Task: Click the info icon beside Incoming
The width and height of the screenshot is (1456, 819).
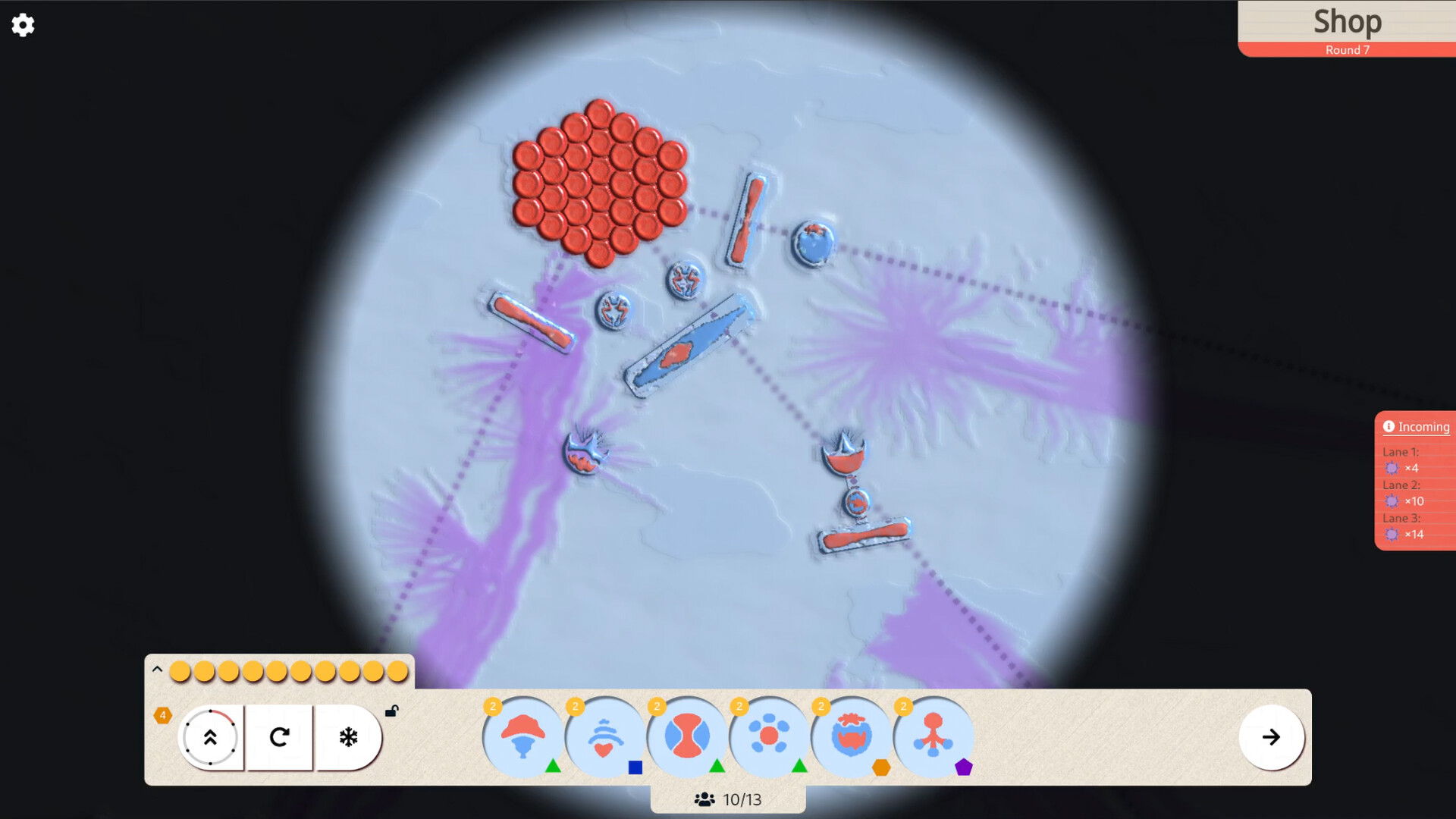Action: tap(1389, 426)
